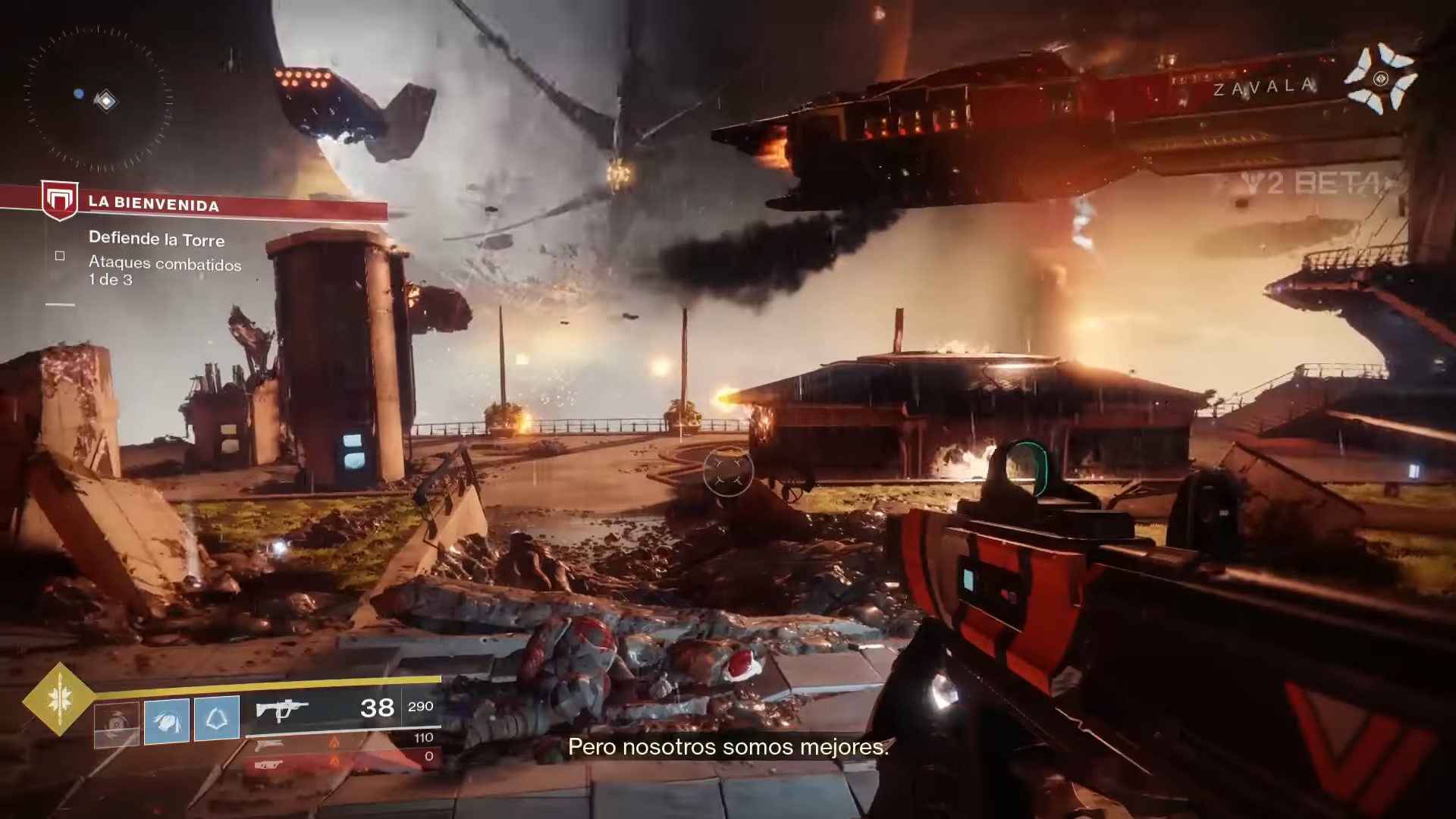
Task: Switch to the secondary energy weapon
Action: [x=270, y=745]
